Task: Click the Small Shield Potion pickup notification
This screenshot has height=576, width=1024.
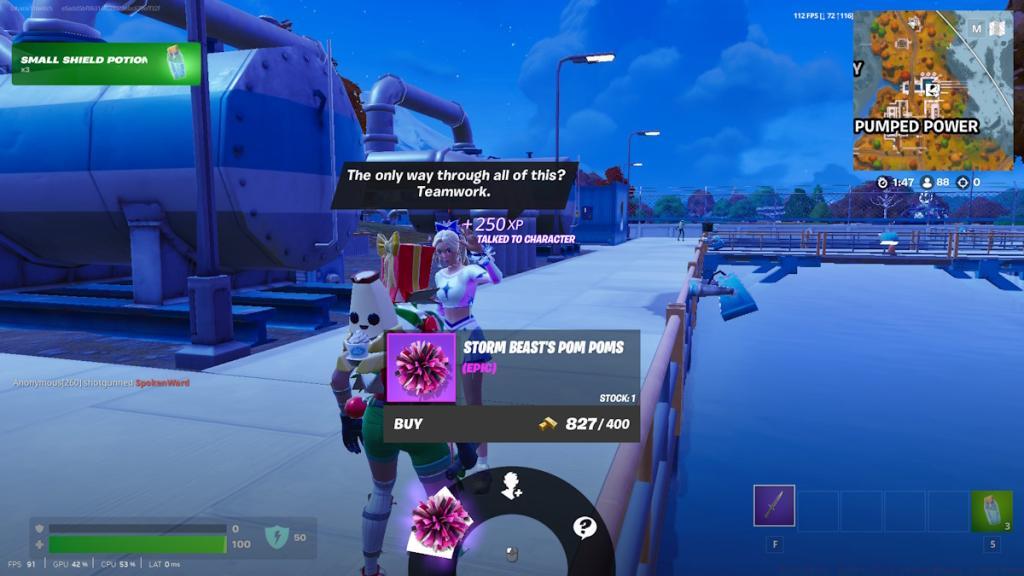Action: 105,63
